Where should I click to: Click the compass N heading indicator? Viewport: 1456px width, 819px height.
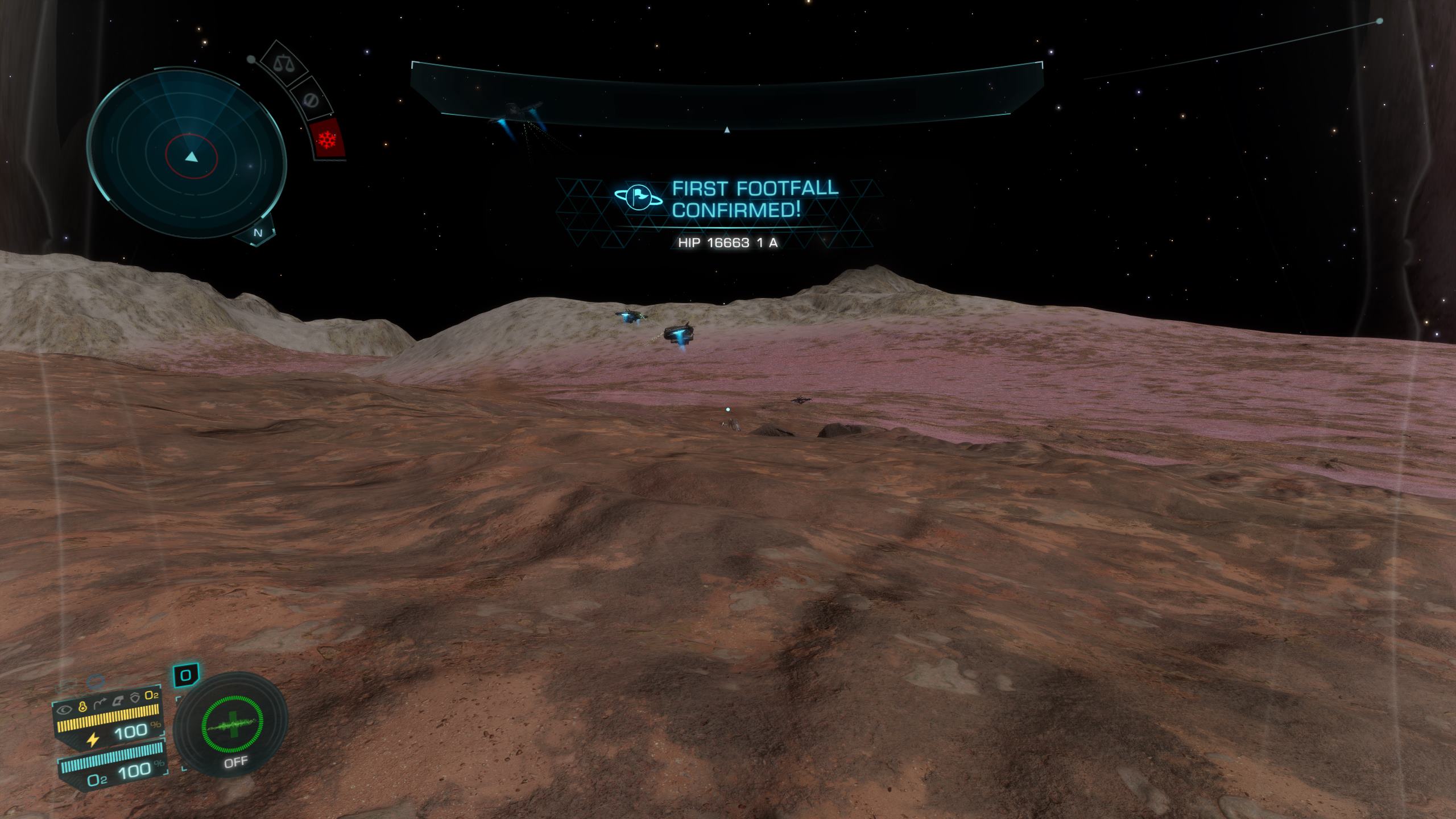point(258,233)
